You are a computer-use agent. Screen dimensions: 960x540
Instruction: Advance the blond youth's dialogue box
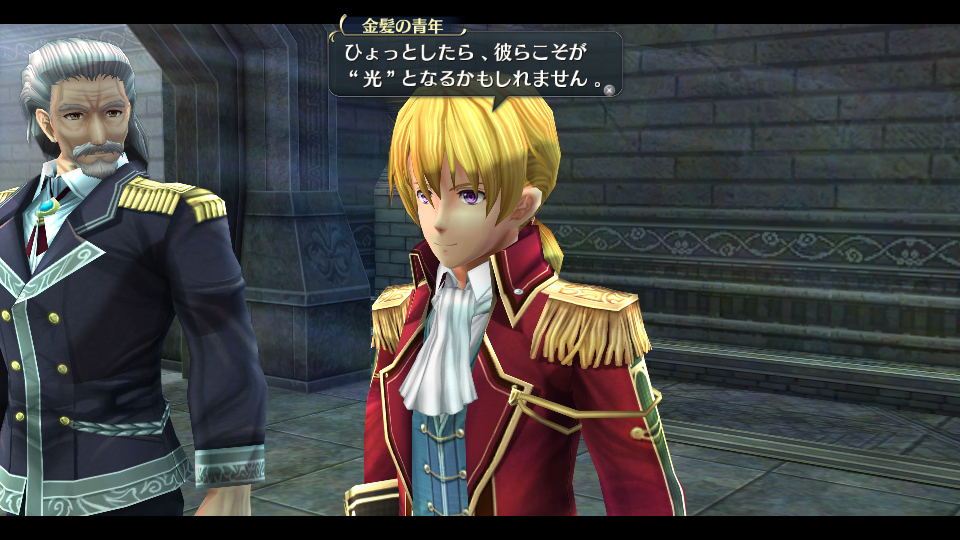(609, 89)
